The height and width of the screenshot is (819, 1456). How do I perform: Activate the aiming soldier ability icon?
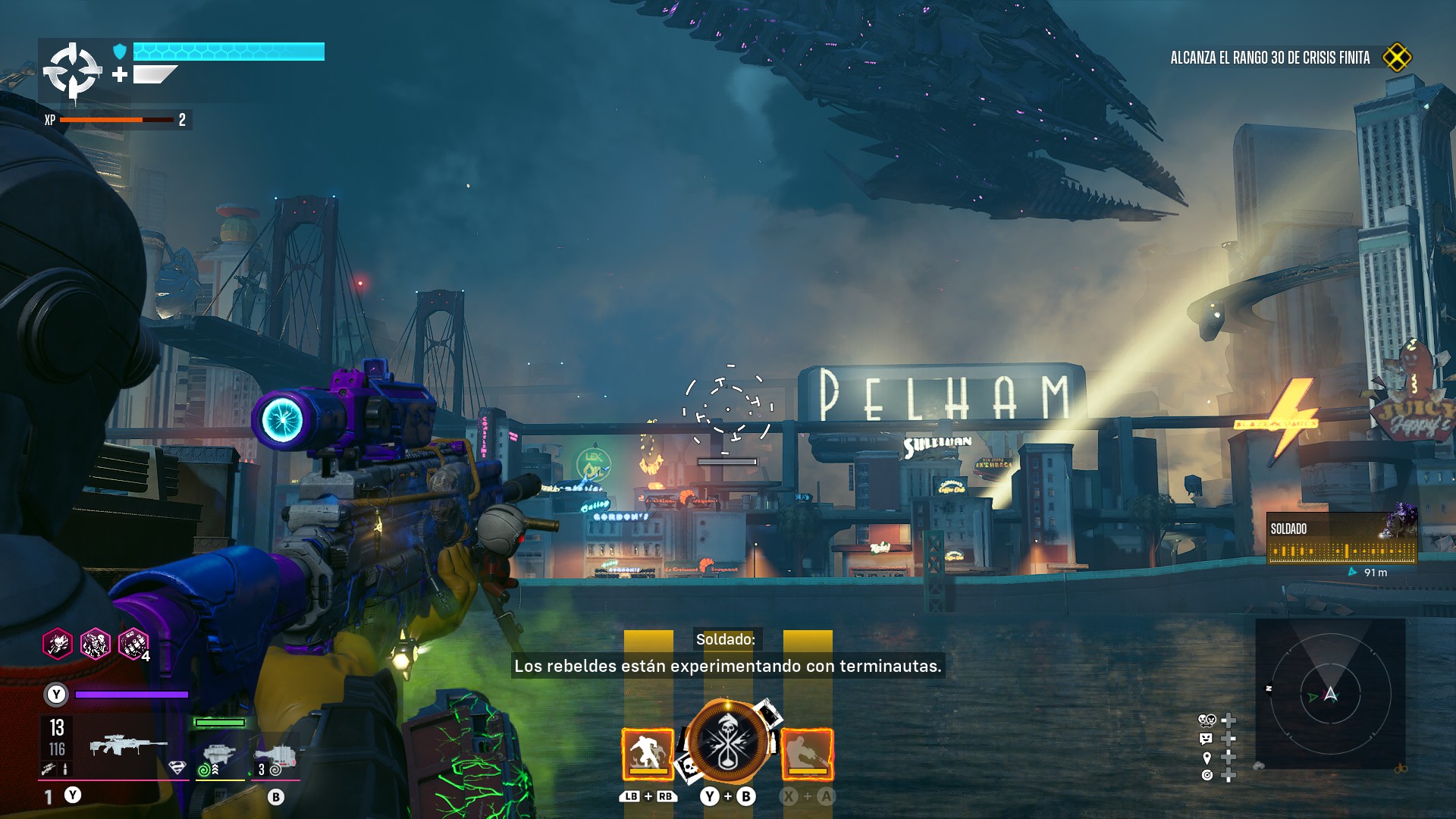807,754
